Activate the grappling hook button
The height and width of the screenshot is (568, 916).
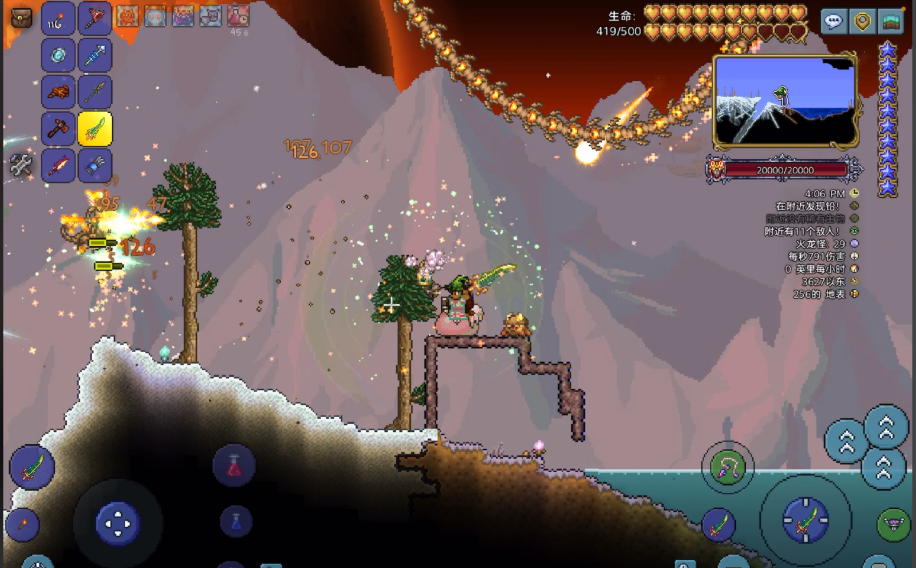click(727, 466)
